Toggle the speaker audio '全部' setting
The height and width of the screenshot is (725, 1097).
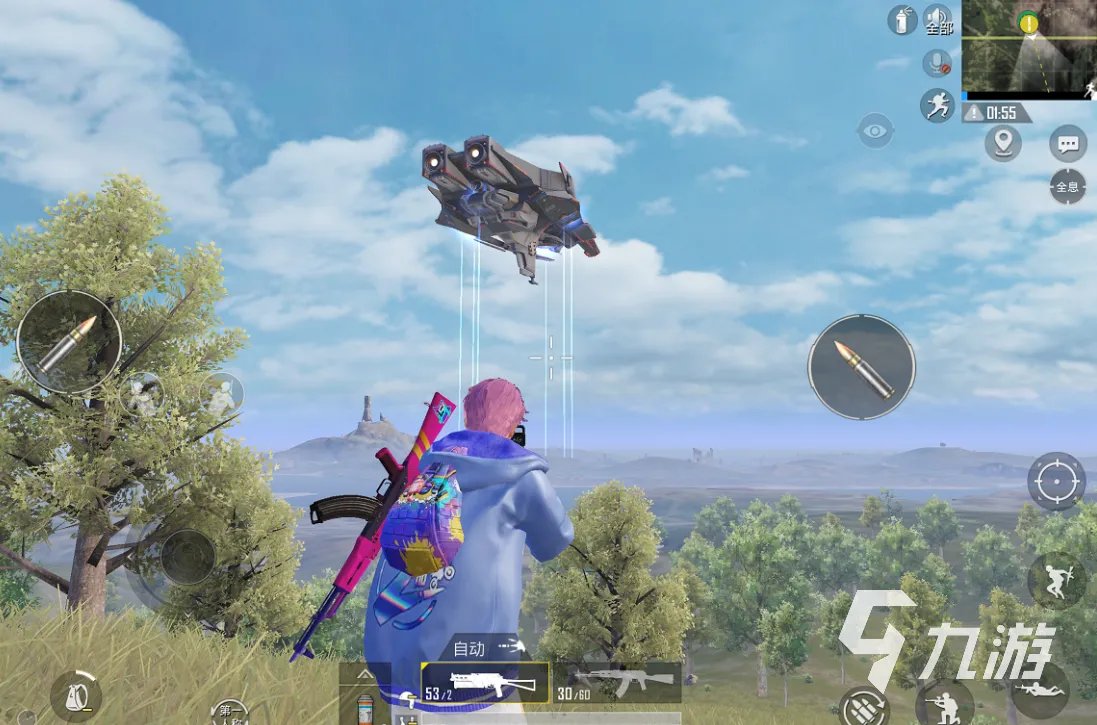[938, 20]
